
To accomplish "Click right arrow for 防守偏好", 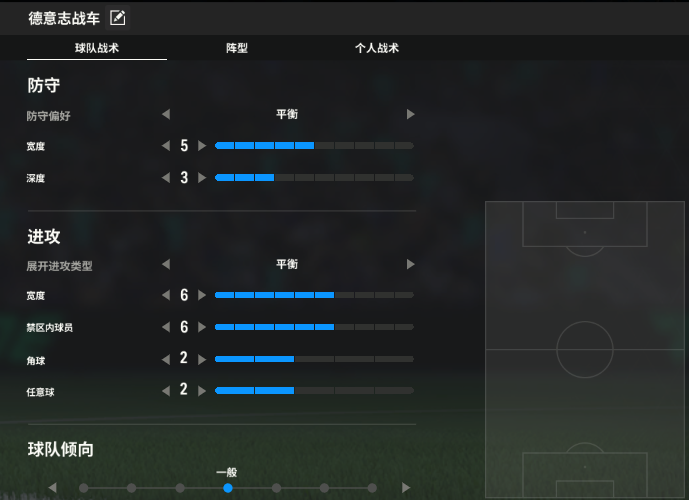I will tap(410, 115).
